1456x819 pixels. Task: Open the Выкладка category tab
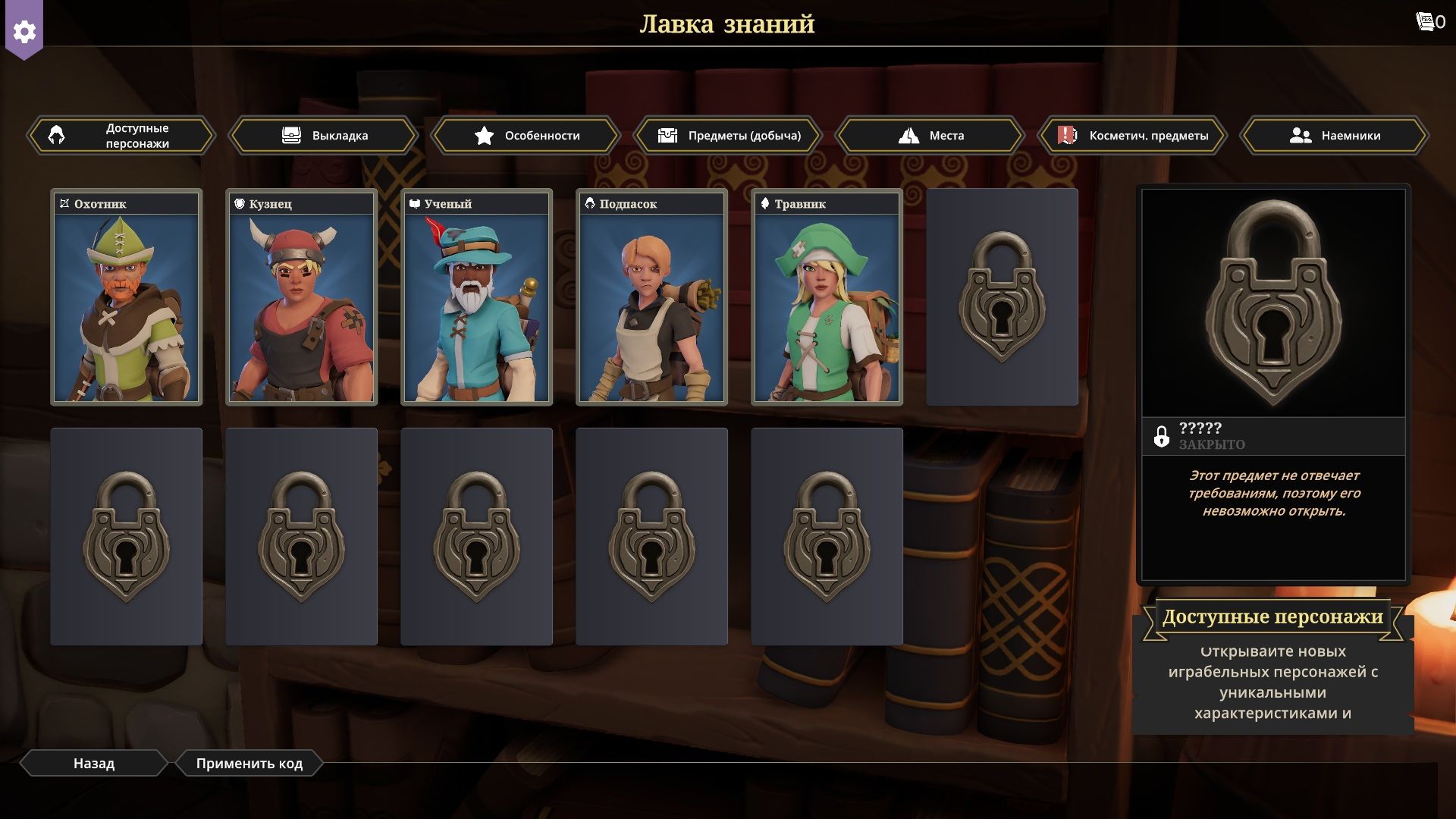(324, 136)
